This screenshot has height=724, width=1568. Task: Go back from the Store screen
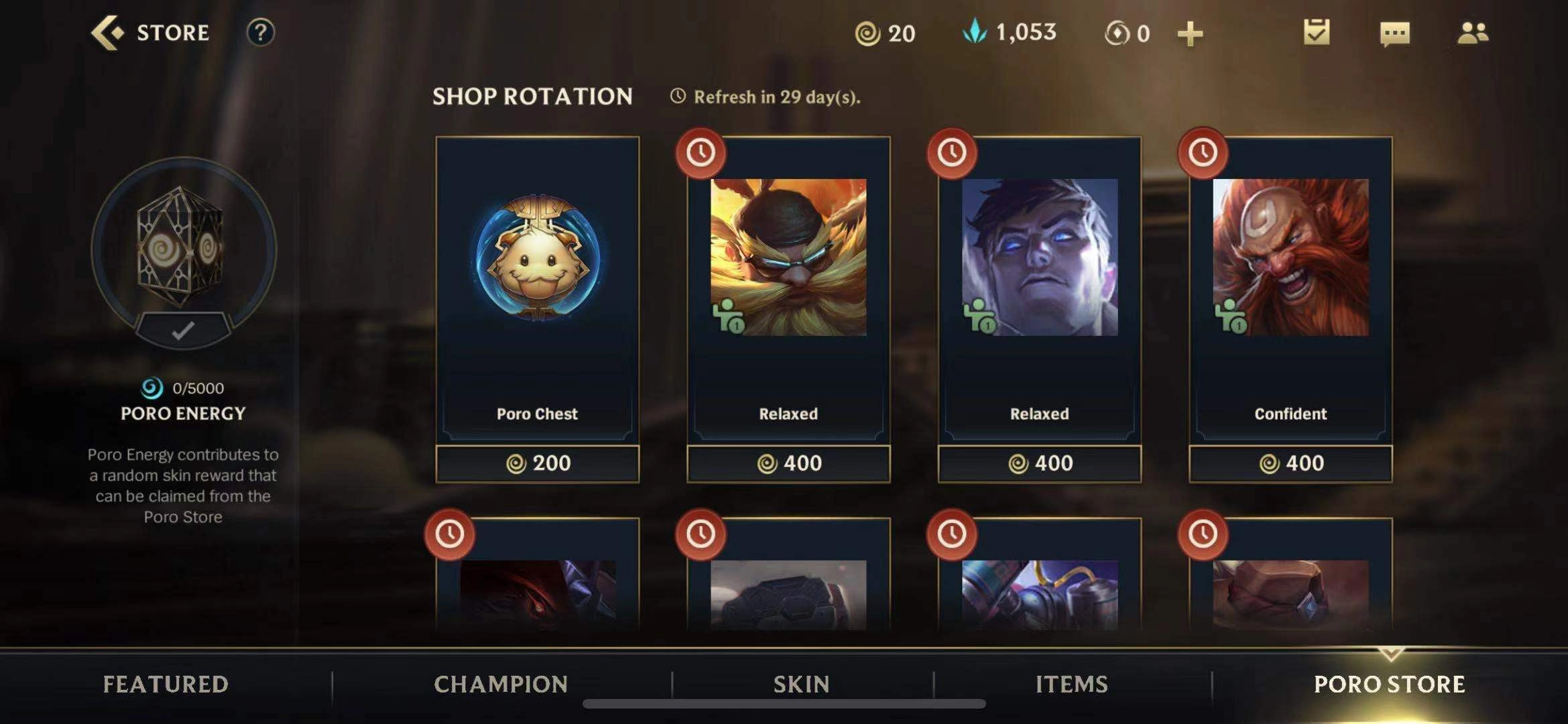tap(109, 32)
